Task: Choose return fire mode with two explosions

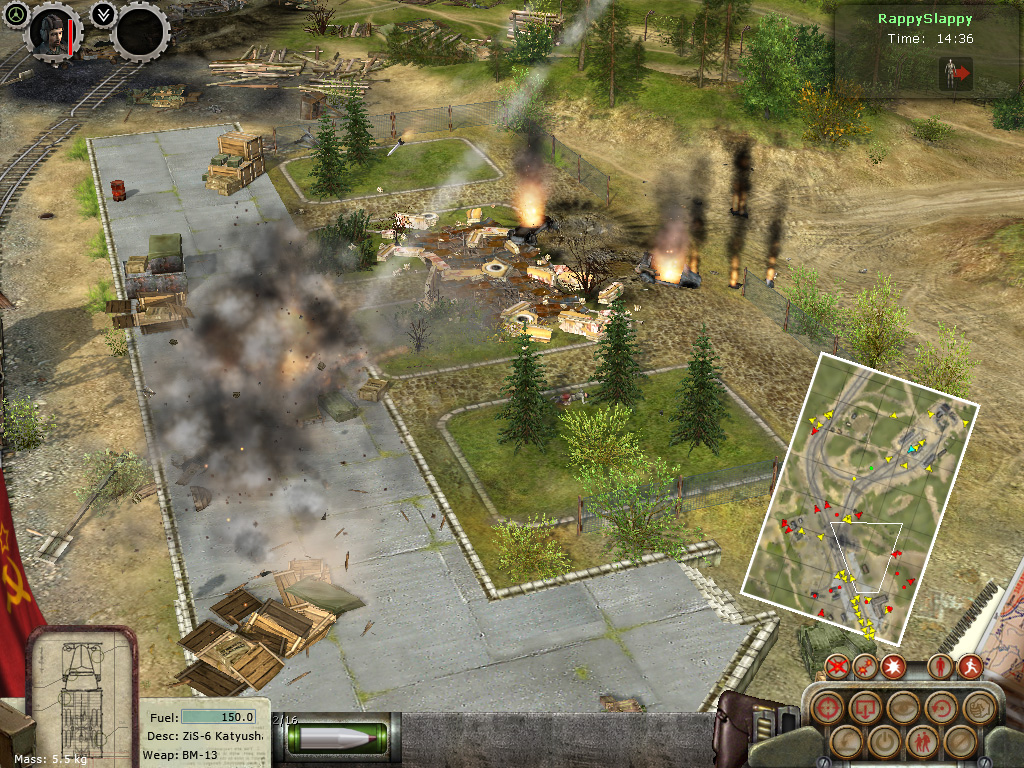Action: click(866, 666)
